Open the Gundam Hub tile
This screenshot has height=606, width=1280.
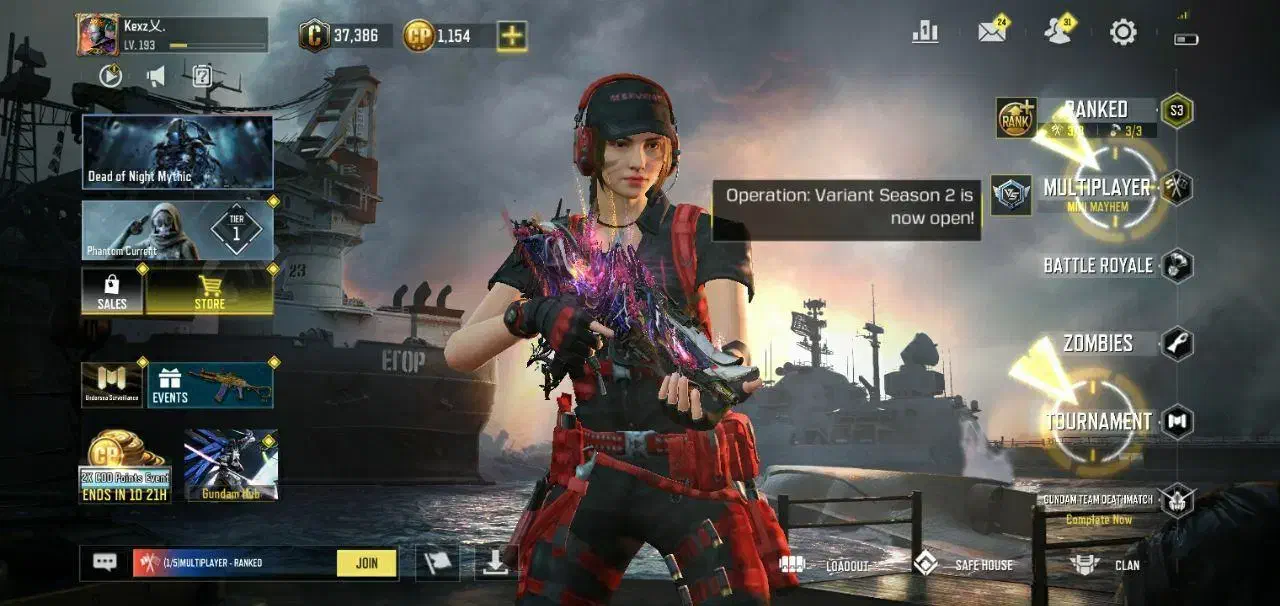point(231,465)
